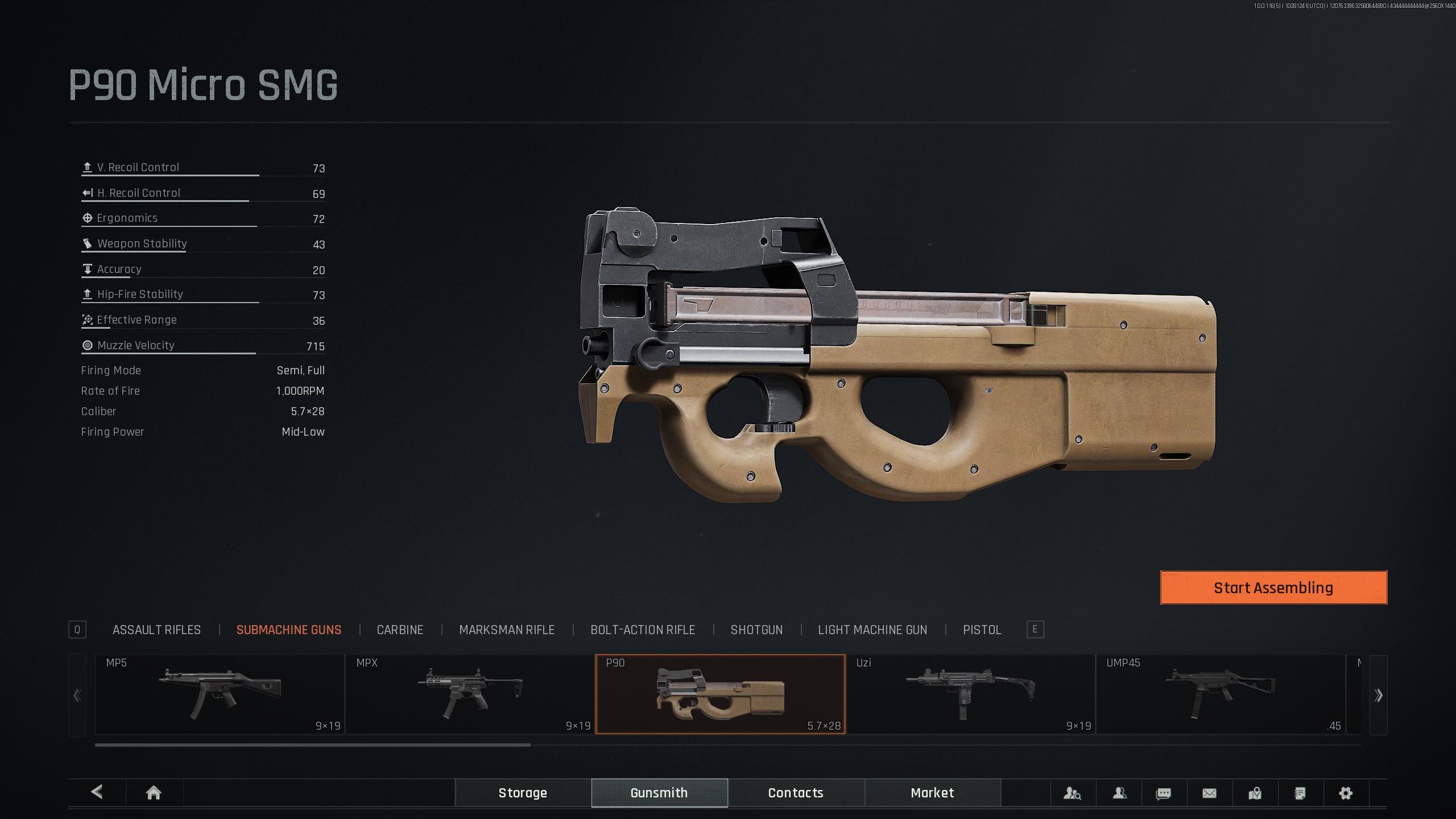Go back using the back arrow

coord(97,792)
